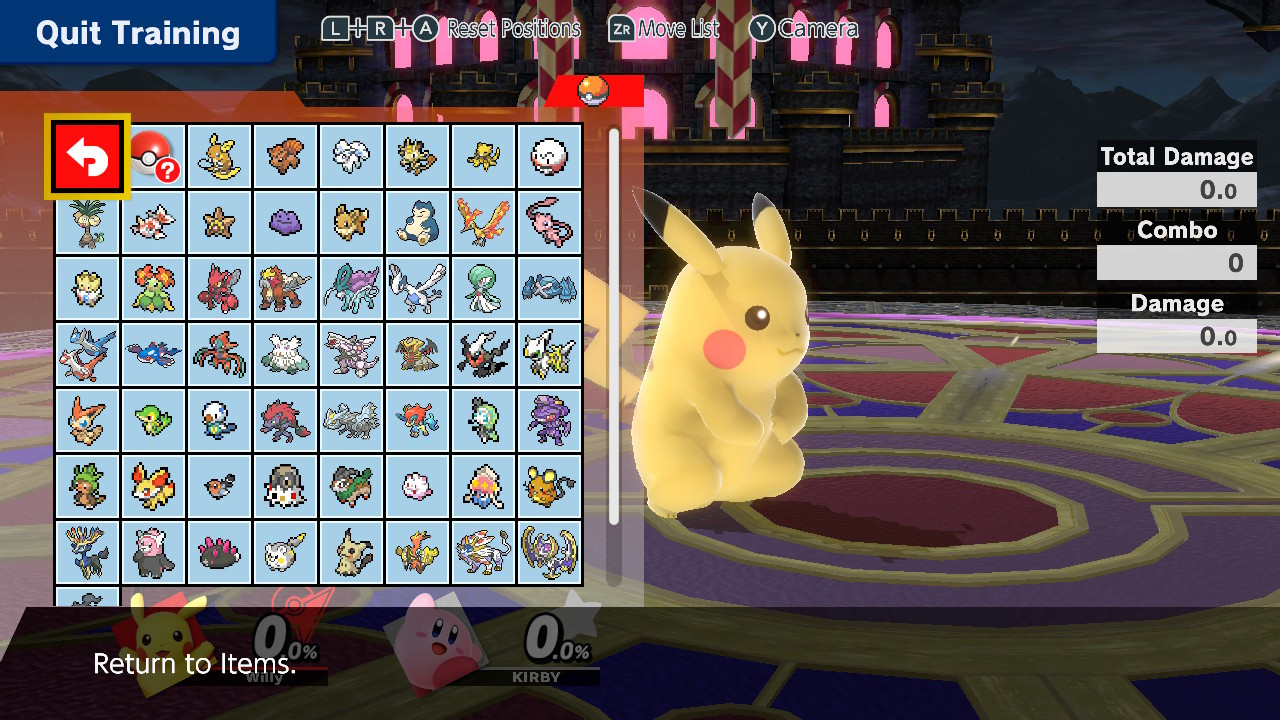Select Suicune from the grid
Image resolution: width=1280 pixels, height=720 pixels.
tap(351, 288)
